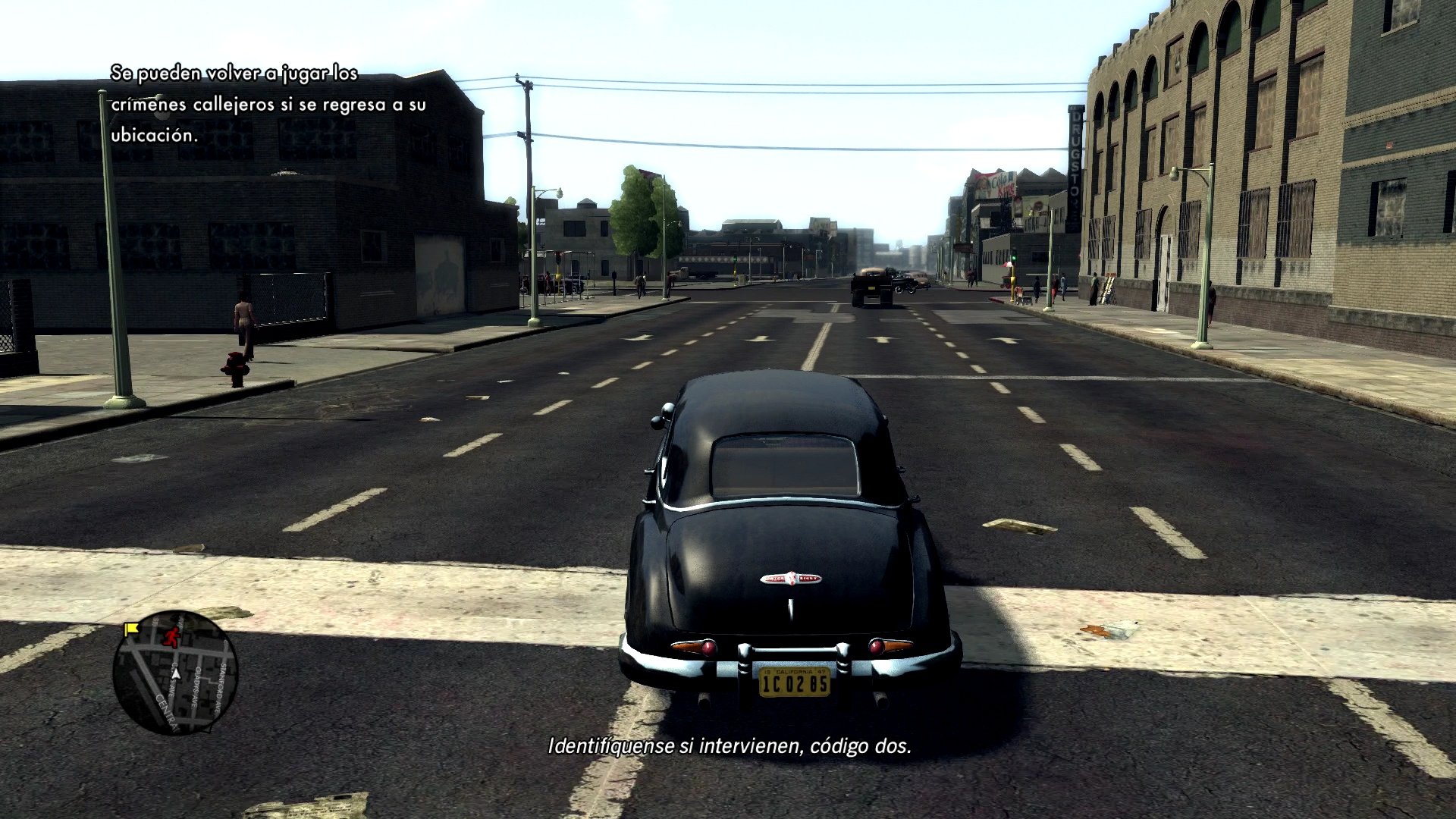This screenshot has width=1456, height=819.
Task: Click the tutorial text about street crimes
Action: (265, 105)
